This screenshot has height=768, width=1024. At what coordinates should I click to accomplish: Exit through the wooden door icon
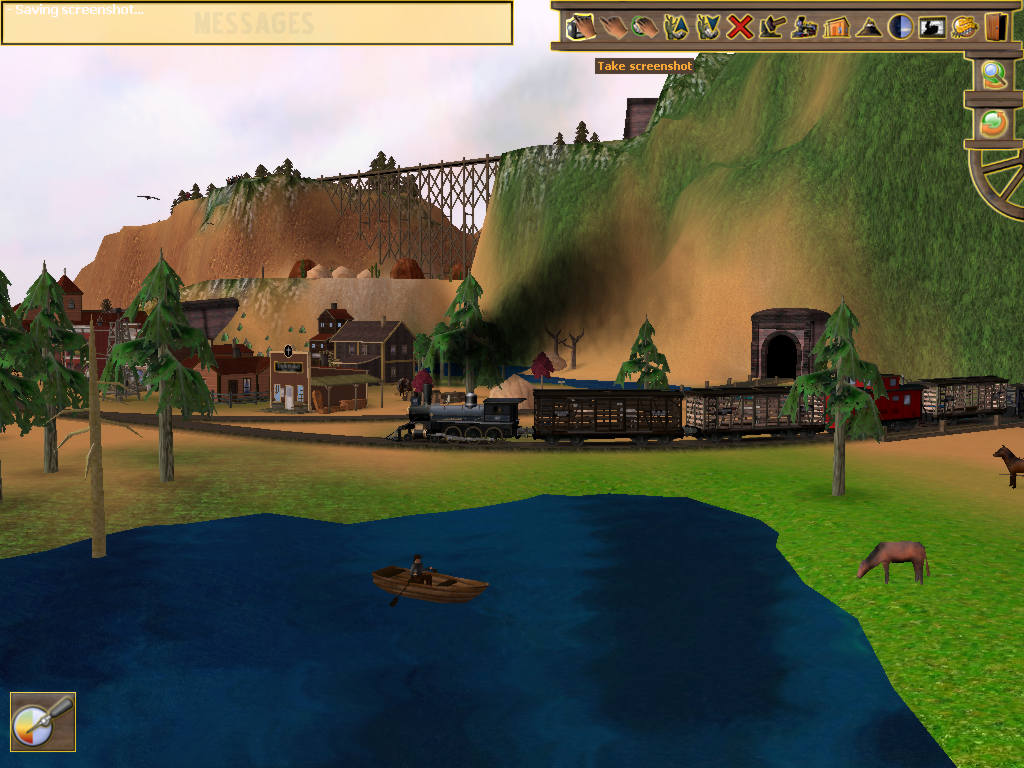tap(995, 26)
